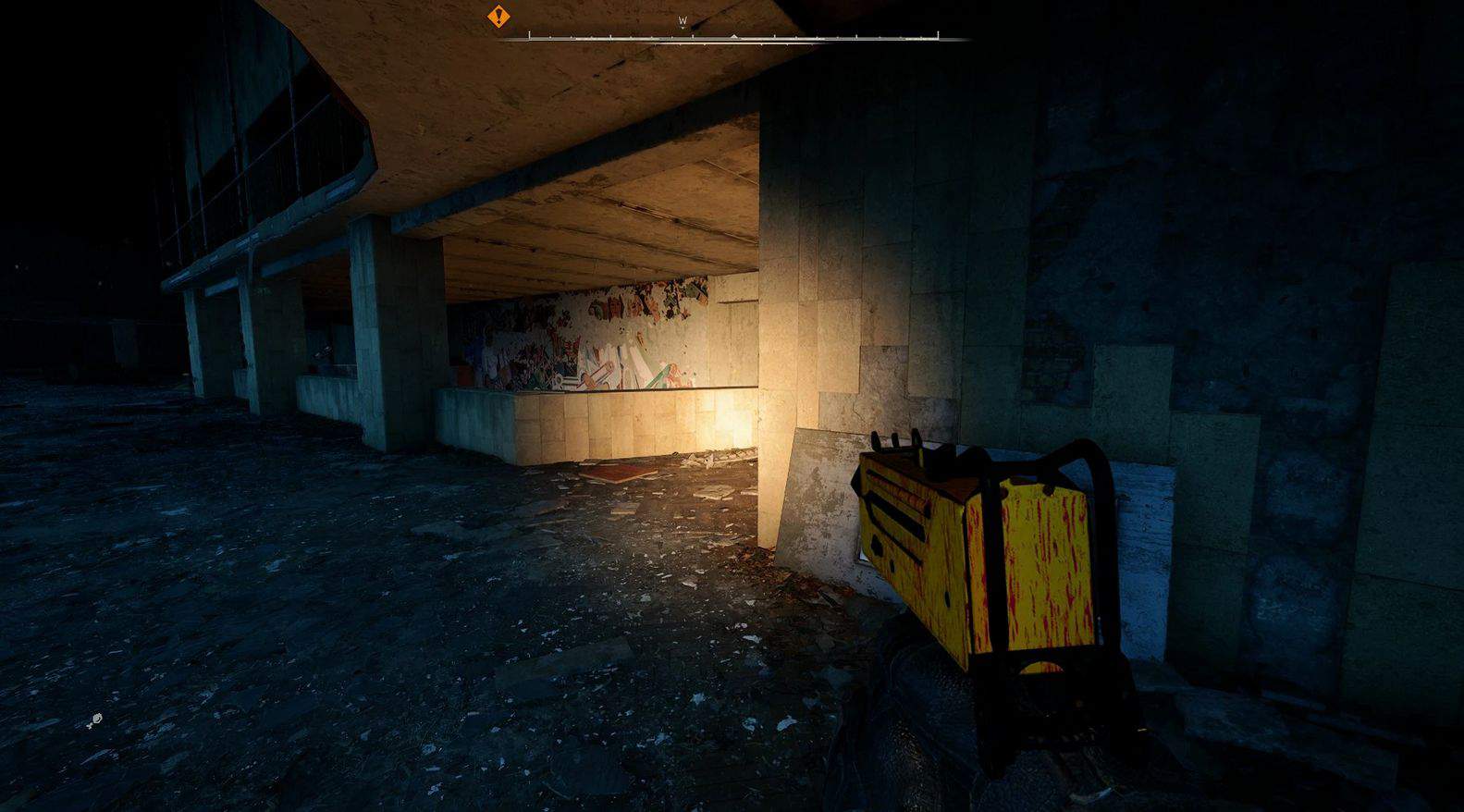1464x812 pixels.
Task: Click the triangle waypoint on the compass bar
Action: click(x=734, y=35)
